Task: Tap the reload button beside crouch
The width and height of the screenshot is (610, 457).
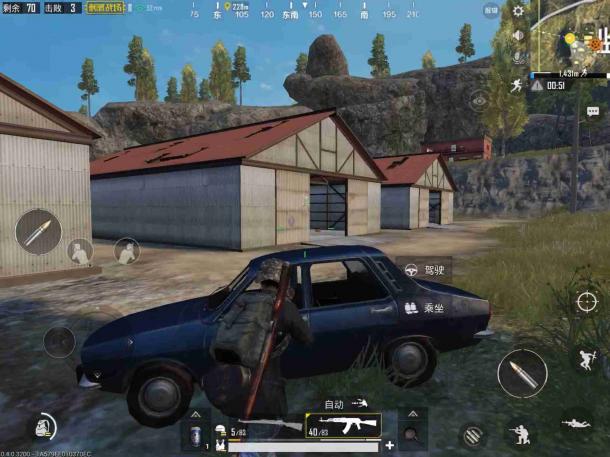Action: 474,435
